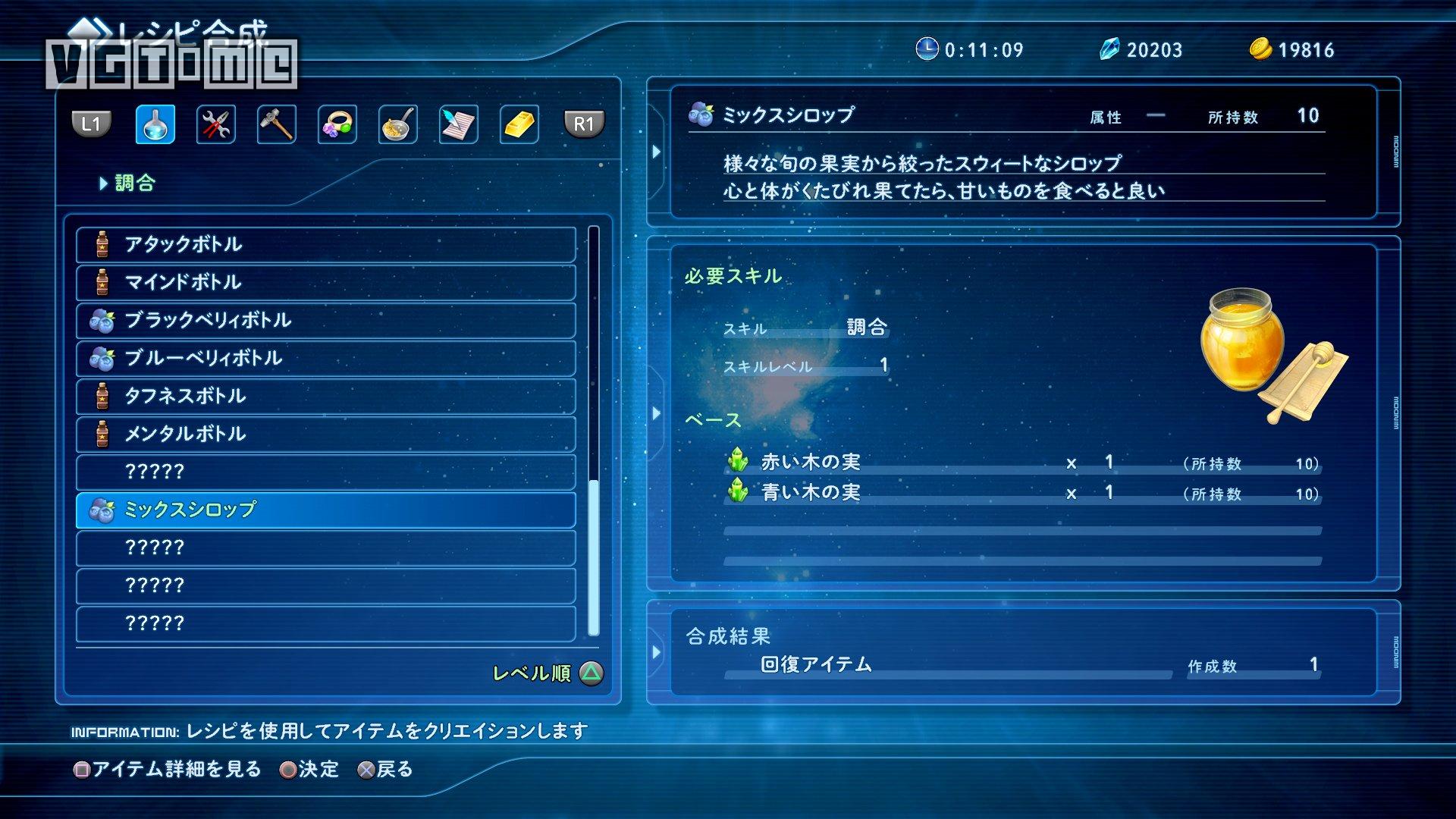Select the hammer Smithery crafting icon

[x=276, y=125]
